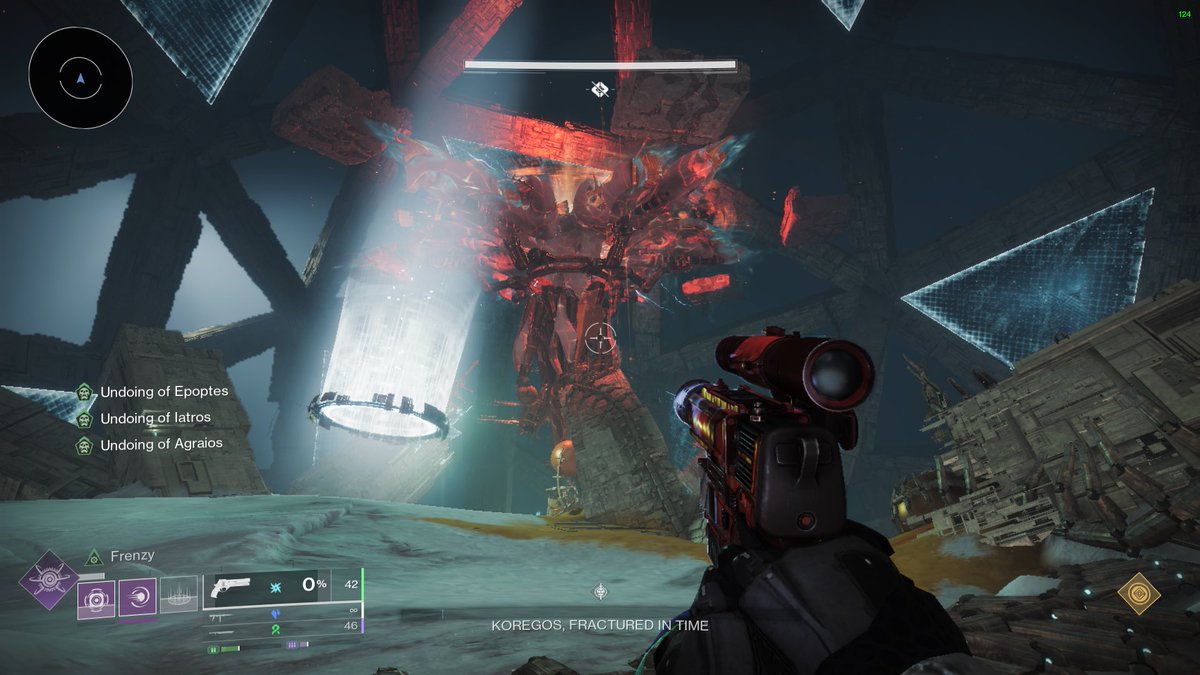Activate the greyed-out class ability icon
The width and height of the screenshot is (1200, 675).
[179, 596]
